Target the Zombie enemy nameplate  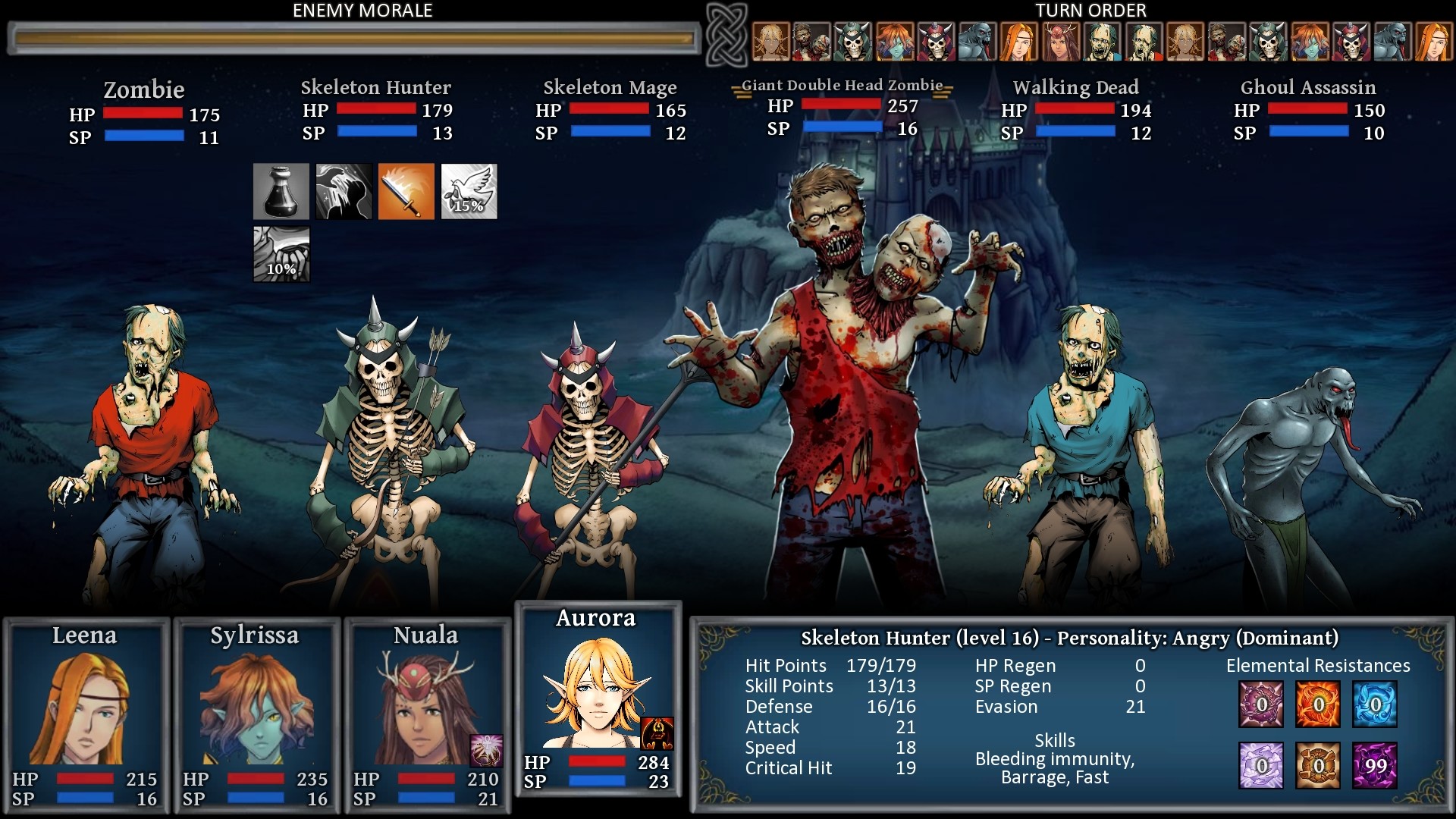(144, 90)
